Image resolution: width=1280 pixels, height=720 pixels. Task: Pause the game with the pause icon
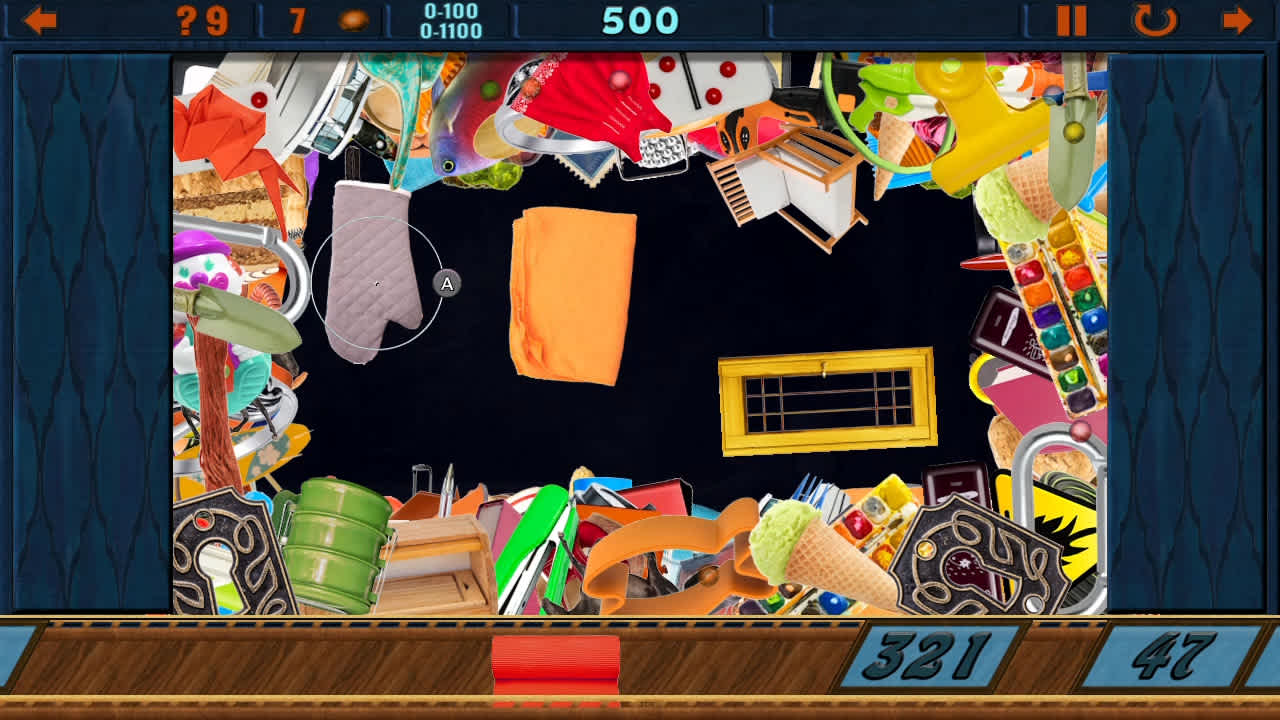[1072, 18]
